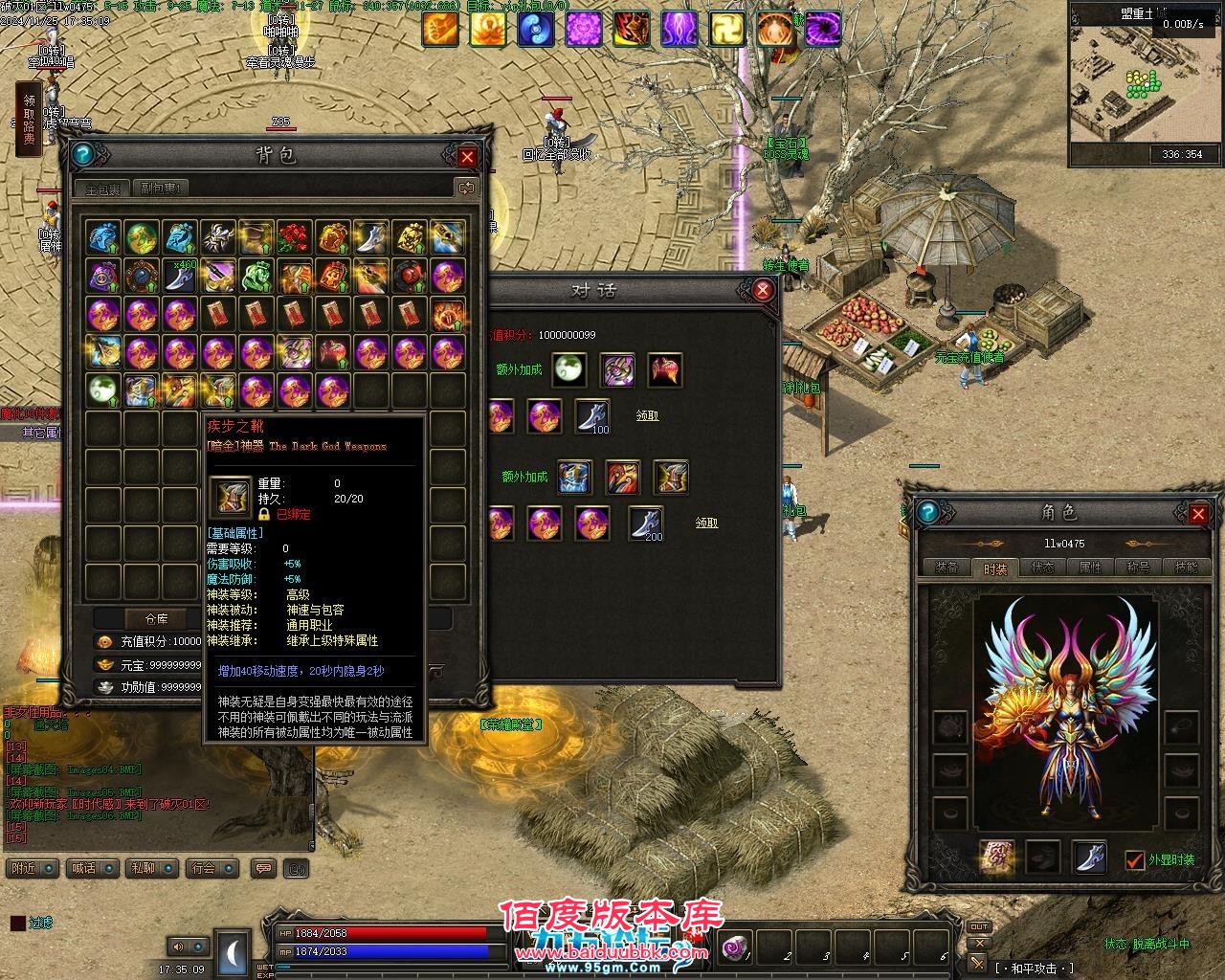Open the 仓库 warehouse button
The width and height of the screenshot is (1225, 980).
[x=156, y=619]
